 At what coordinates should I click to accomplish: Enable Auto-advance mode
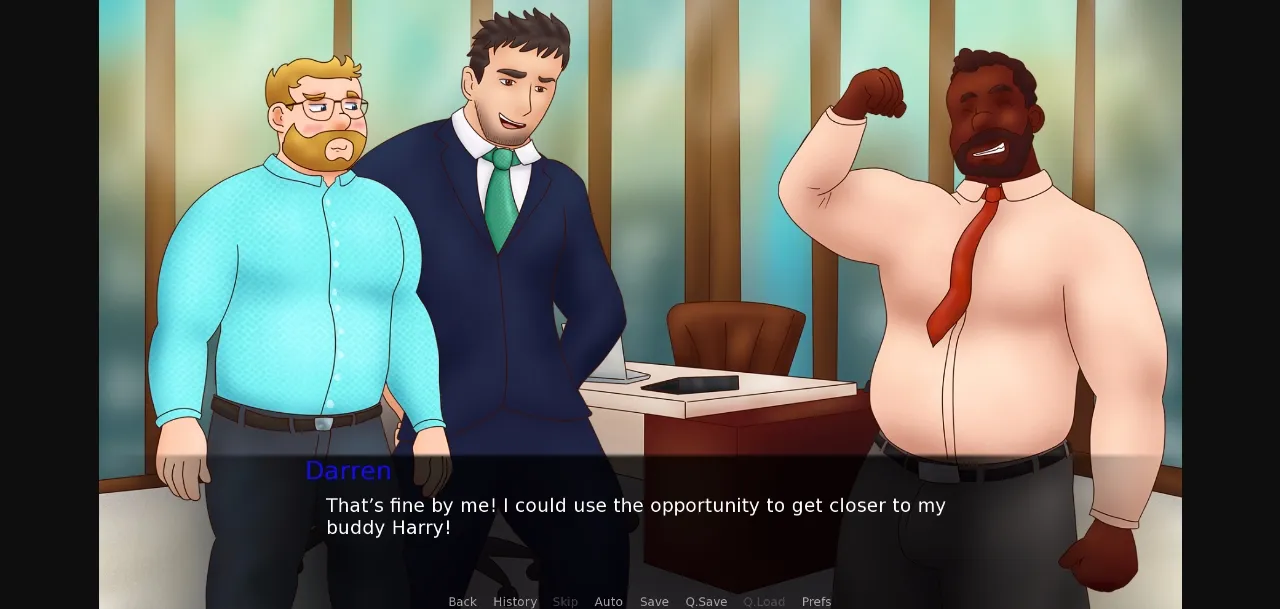pyautogui.click(x=608, y=601)
